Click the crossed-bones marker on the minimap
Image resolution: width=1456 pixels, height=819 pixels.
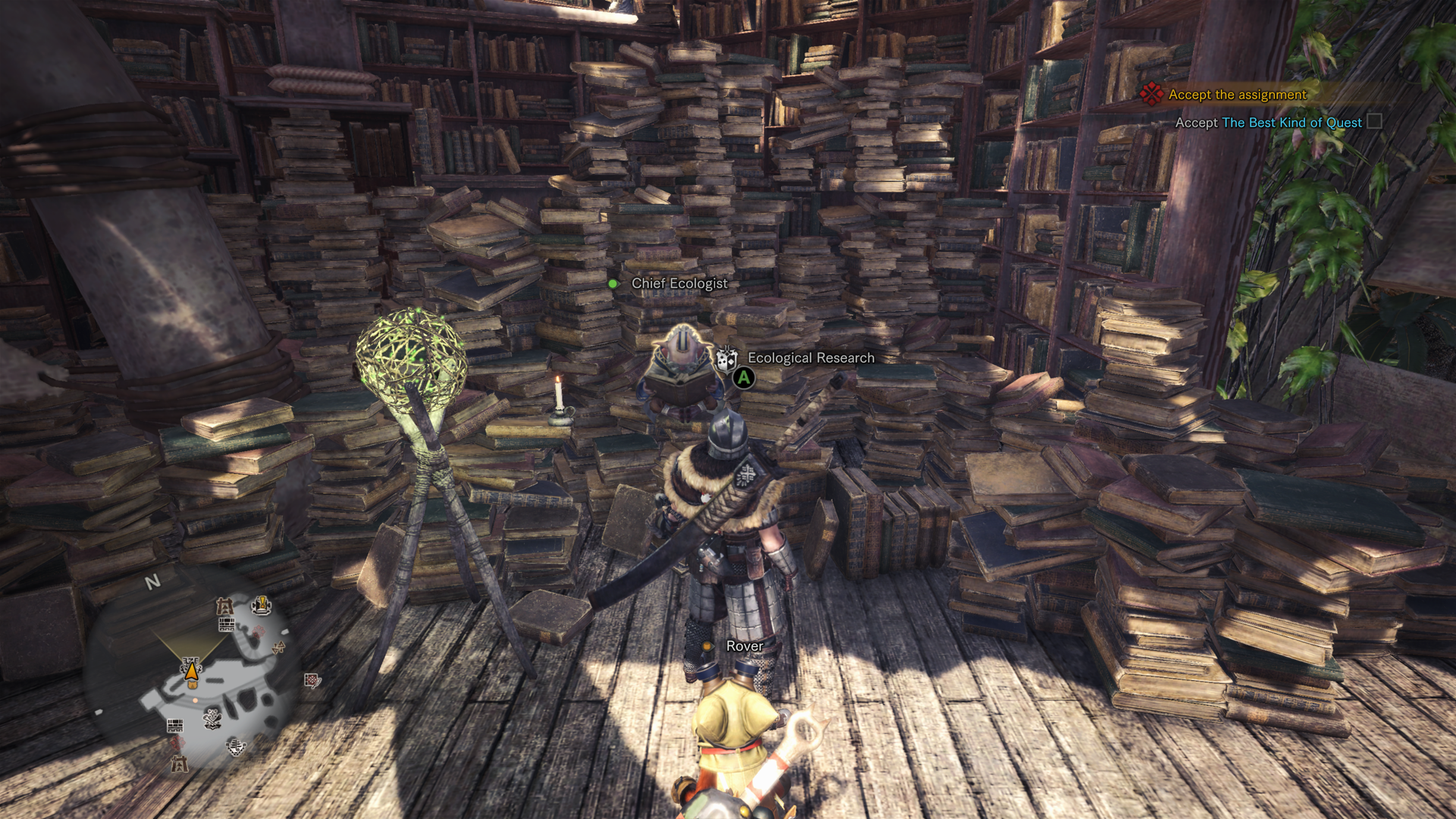(212, 718)
